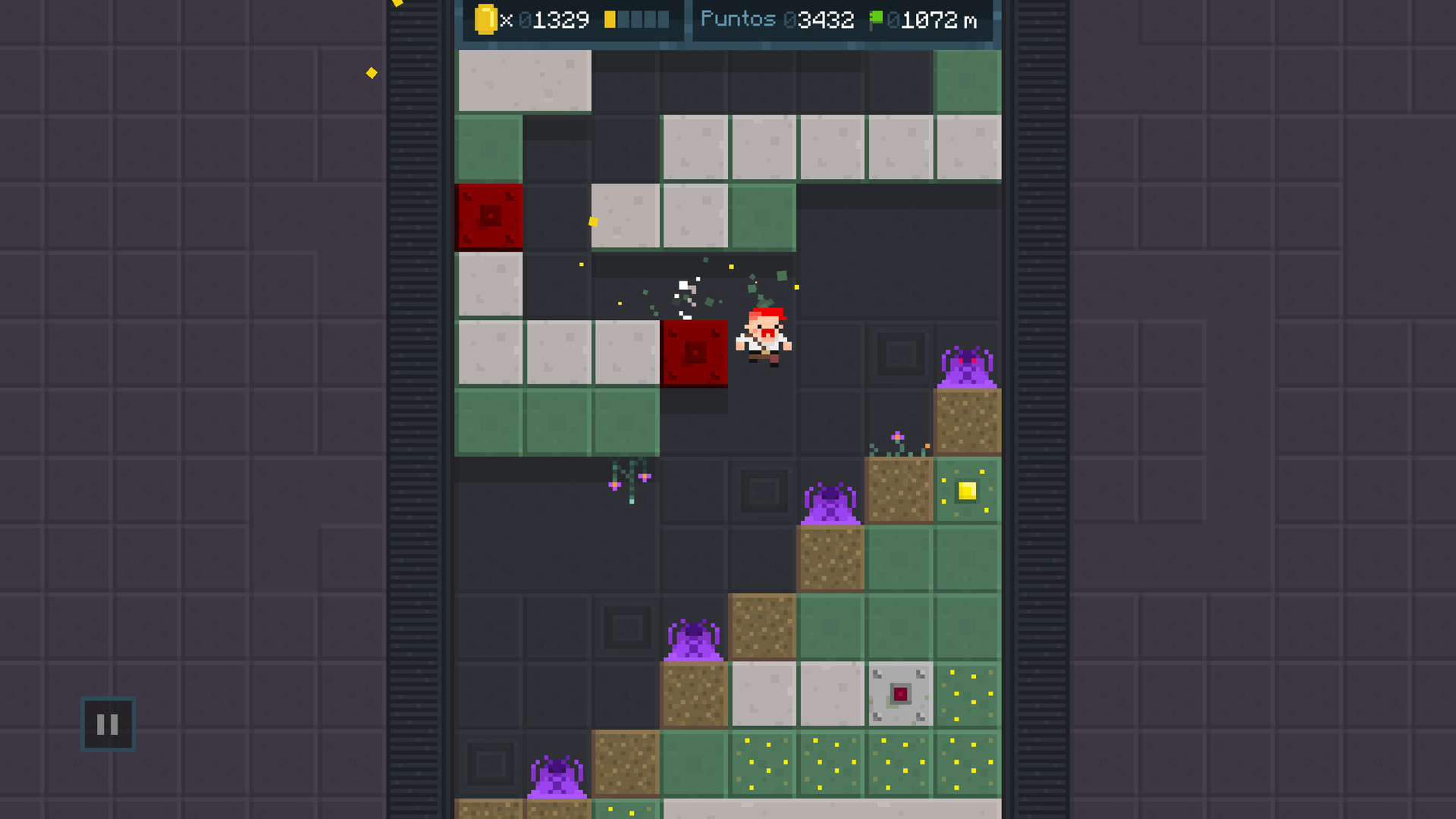Click the purple flower sprite on the dirt staircase

coord(897,437)
